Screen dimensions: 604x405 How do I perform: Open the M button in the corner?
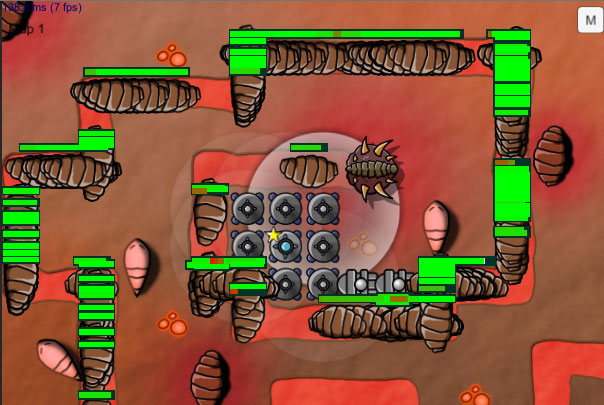590,20
